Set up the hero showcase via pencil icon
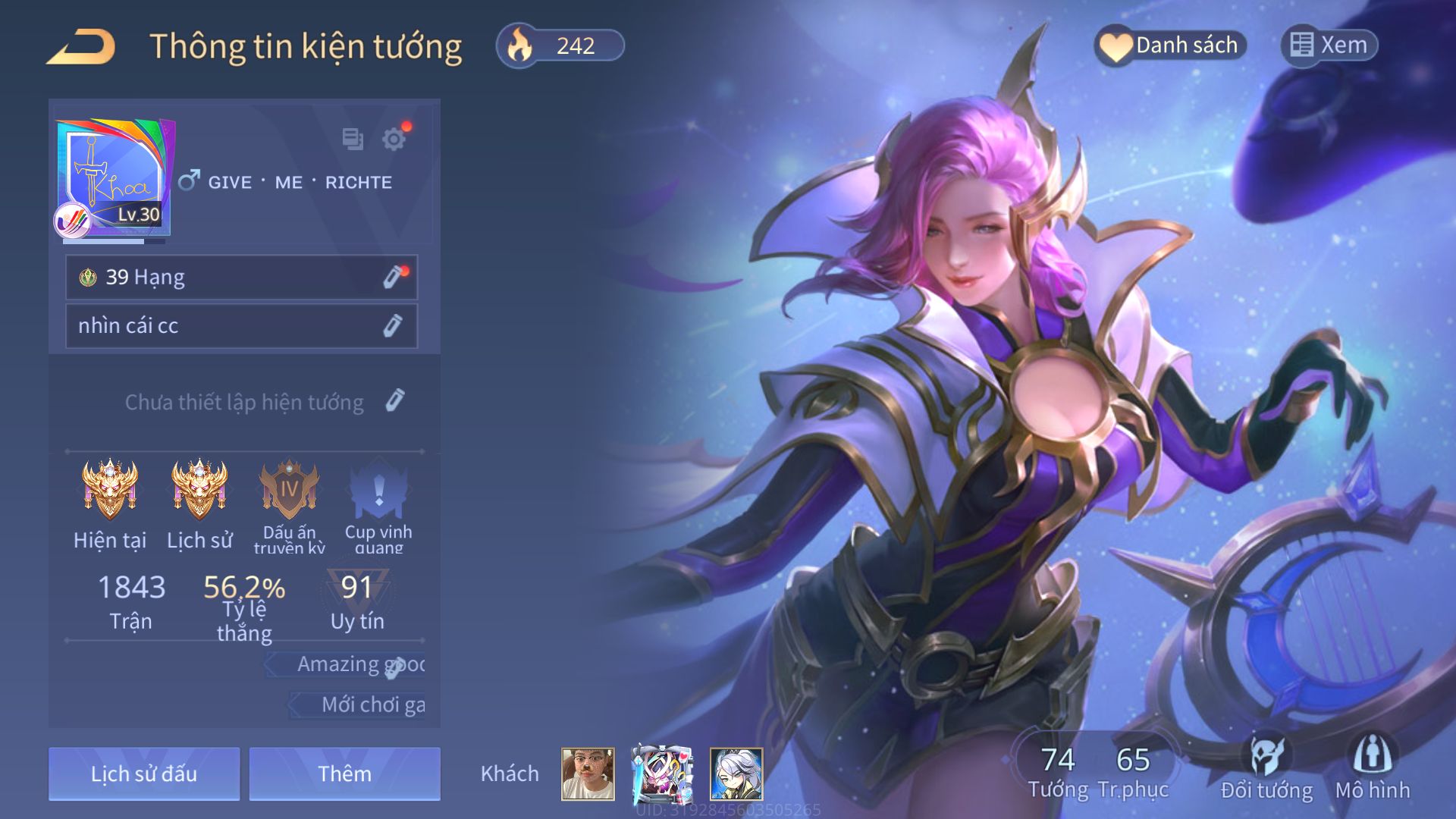Image resolution: width=1456 pixels, height=819 pixels. click(x=395, y=401)
